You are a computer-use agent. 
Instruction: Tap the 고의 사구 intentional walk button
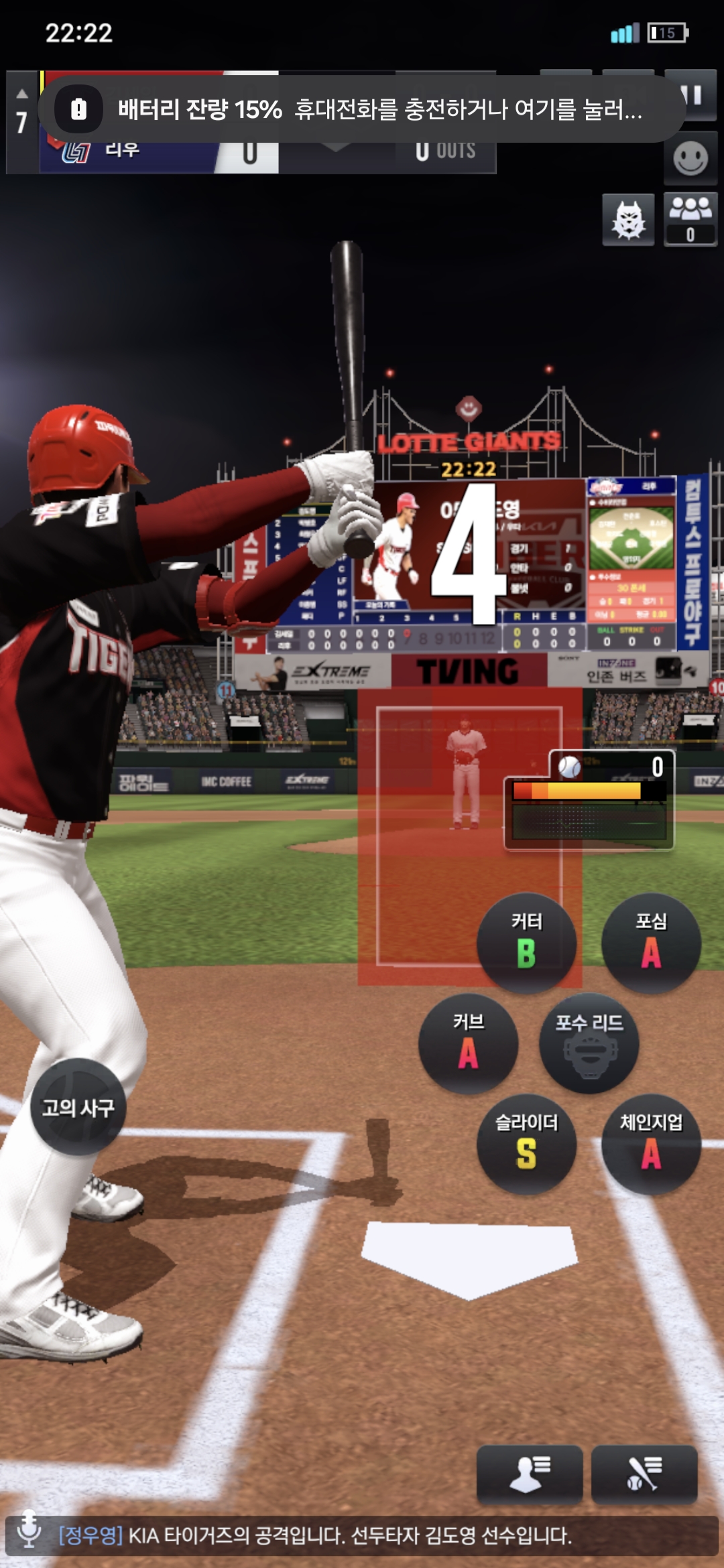coord(78,1107)
